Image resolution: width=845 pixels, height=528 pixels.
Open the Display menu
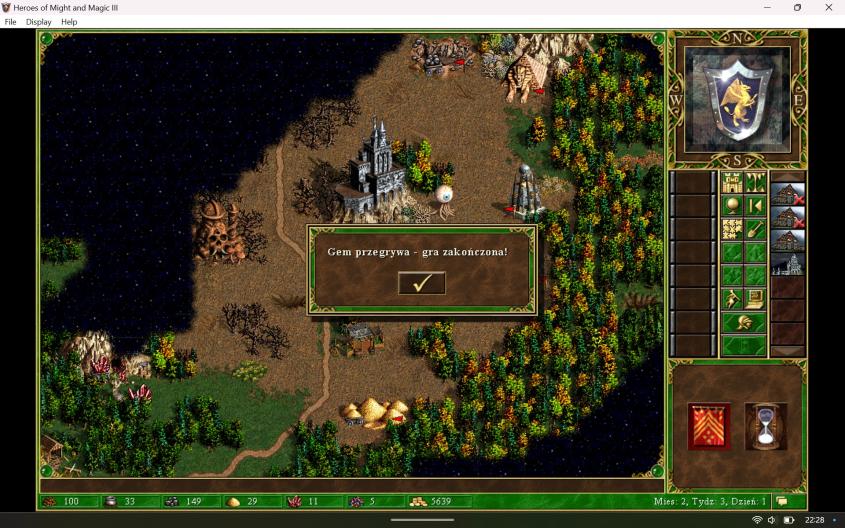pyautogui.click(x=39, y=22)
